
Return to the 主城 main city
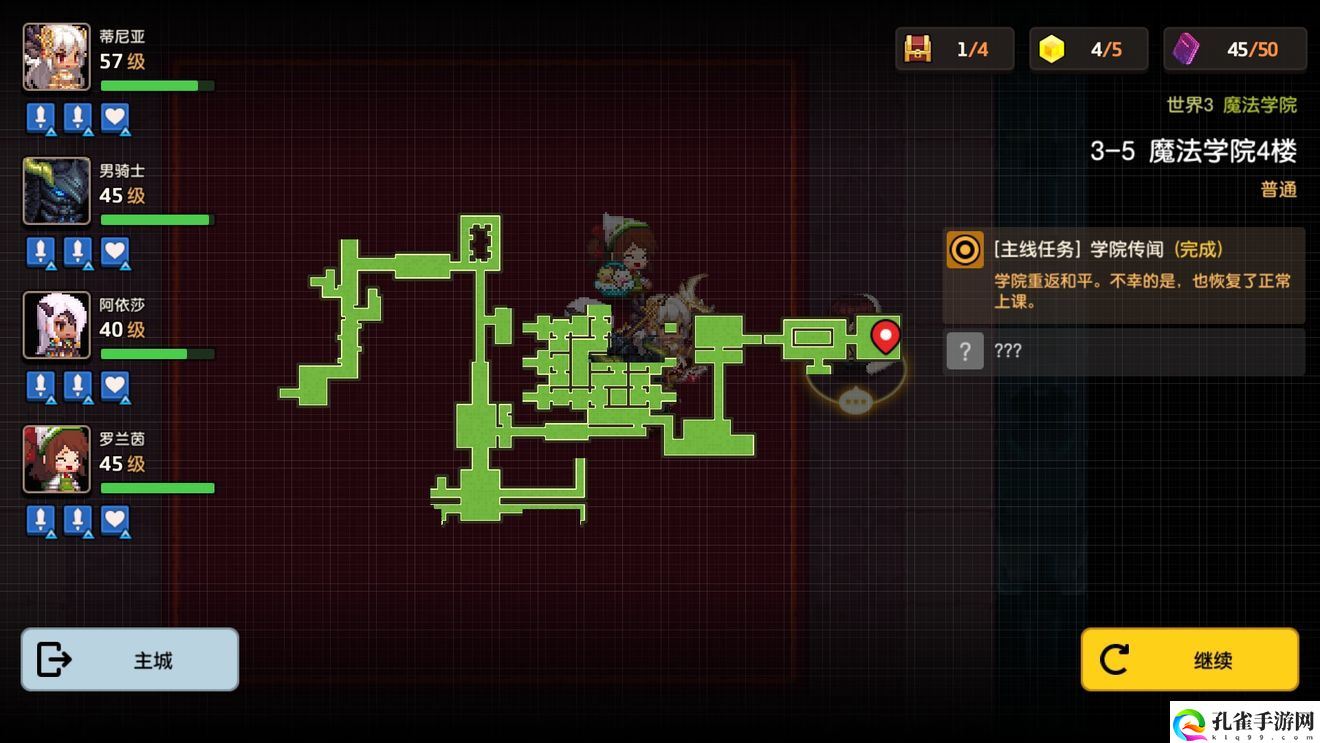(130, 660)
